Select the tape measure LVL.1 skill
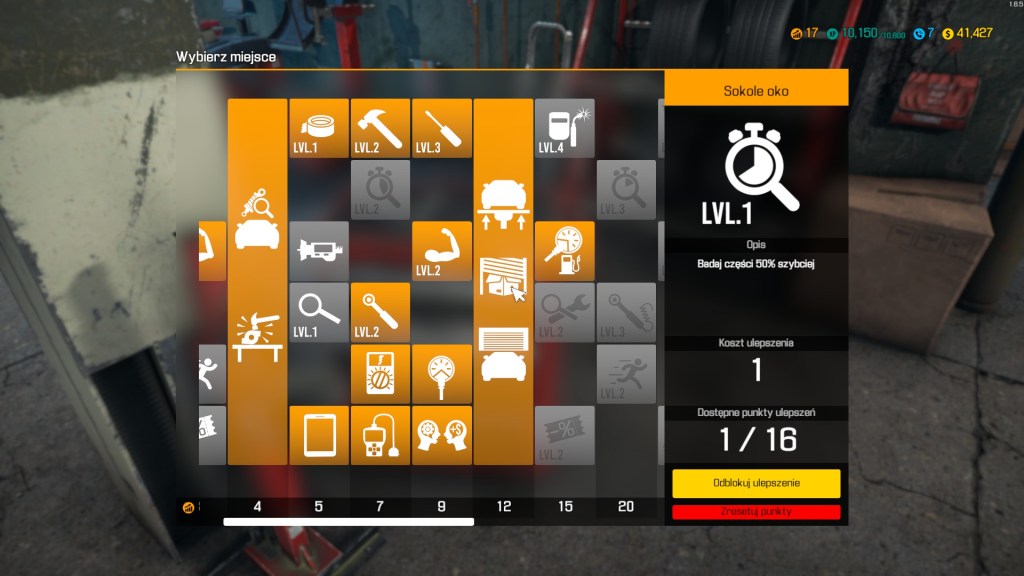1024x576 pixels. click(319, 128)
